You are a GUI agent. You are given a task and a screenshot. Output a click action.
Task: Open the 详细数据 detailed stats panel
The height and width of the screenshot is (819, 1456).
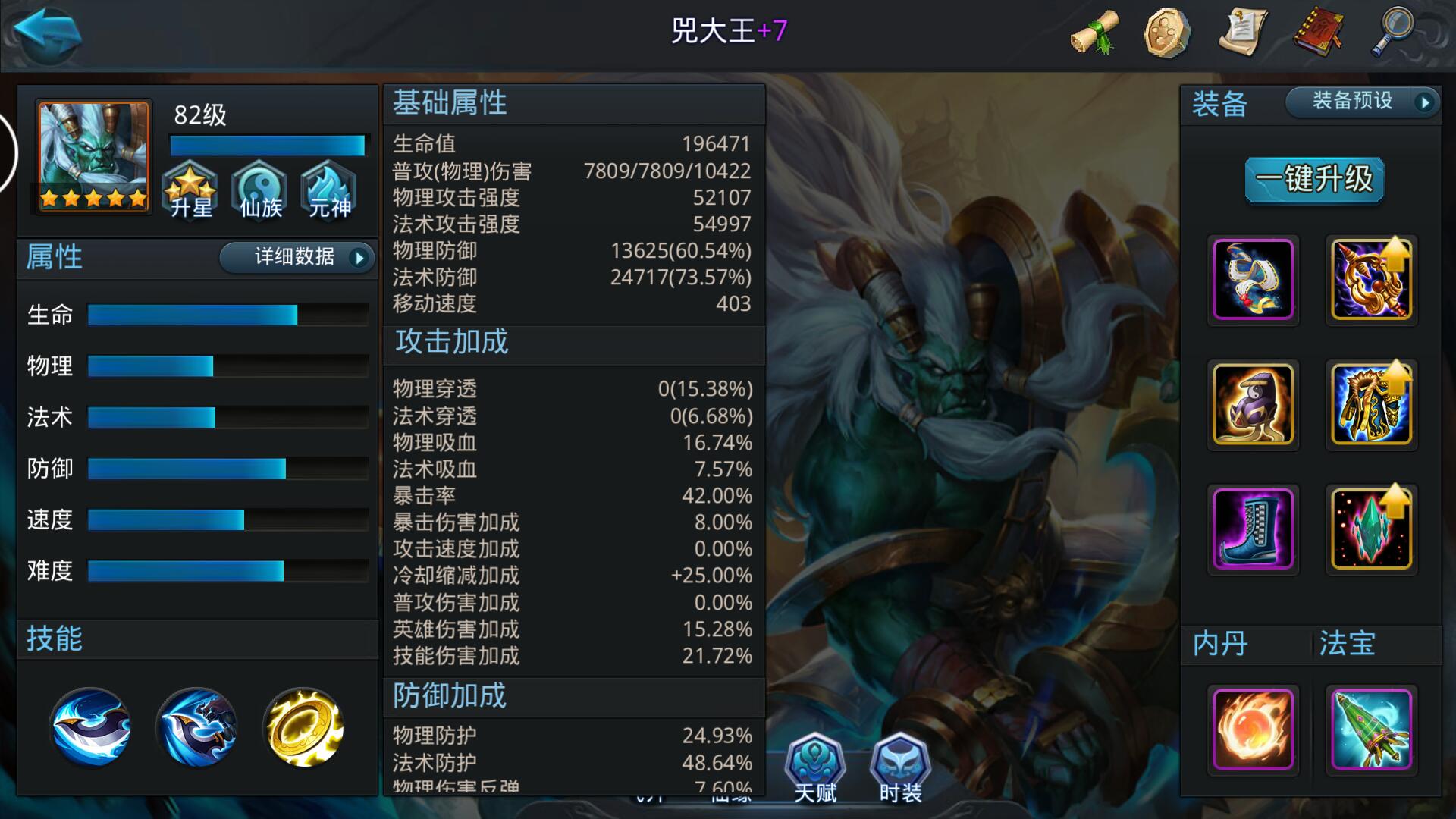(296, 258)
